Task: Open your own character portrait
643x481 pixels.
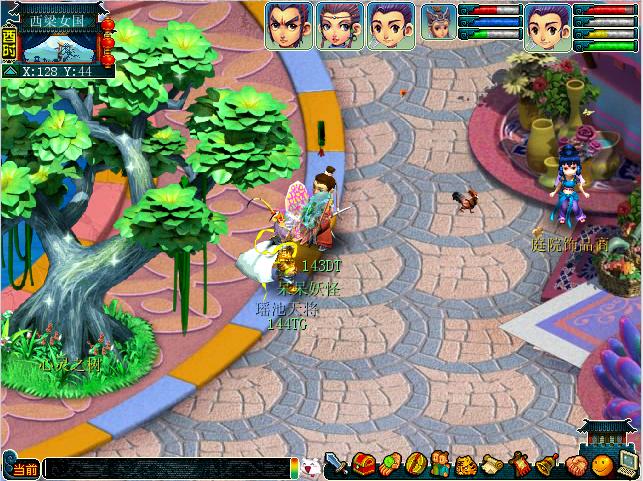Action: click(x=548, y=25)
